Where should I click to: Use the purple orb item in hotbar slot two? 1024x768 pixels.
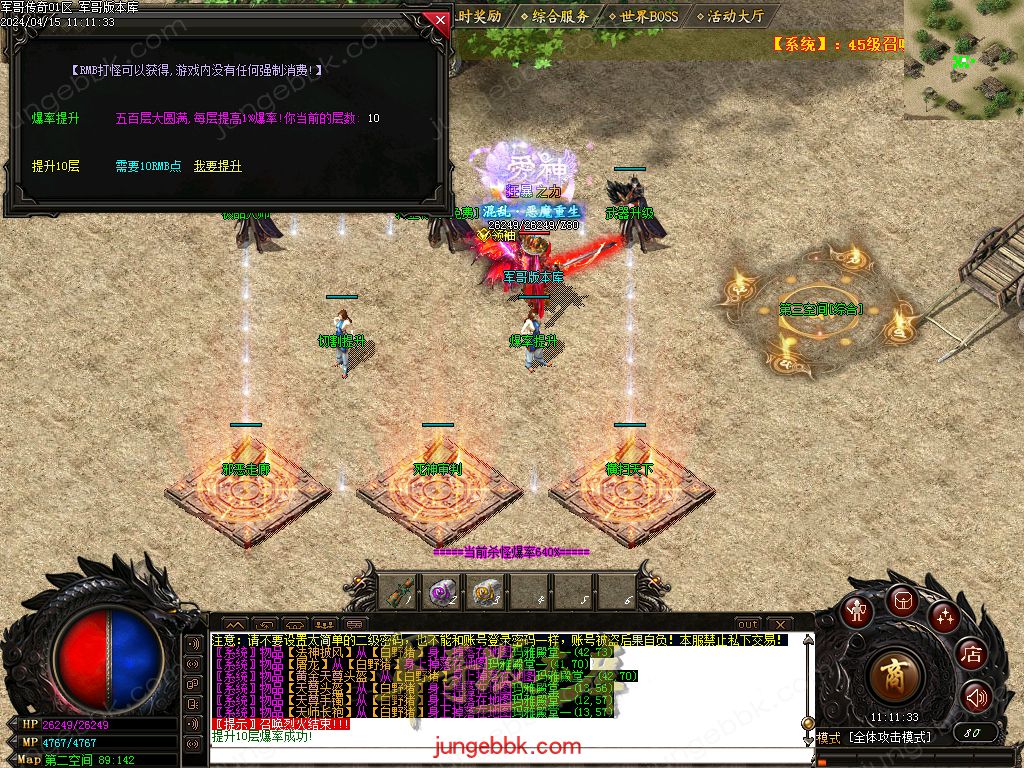(x=442, y=593)
